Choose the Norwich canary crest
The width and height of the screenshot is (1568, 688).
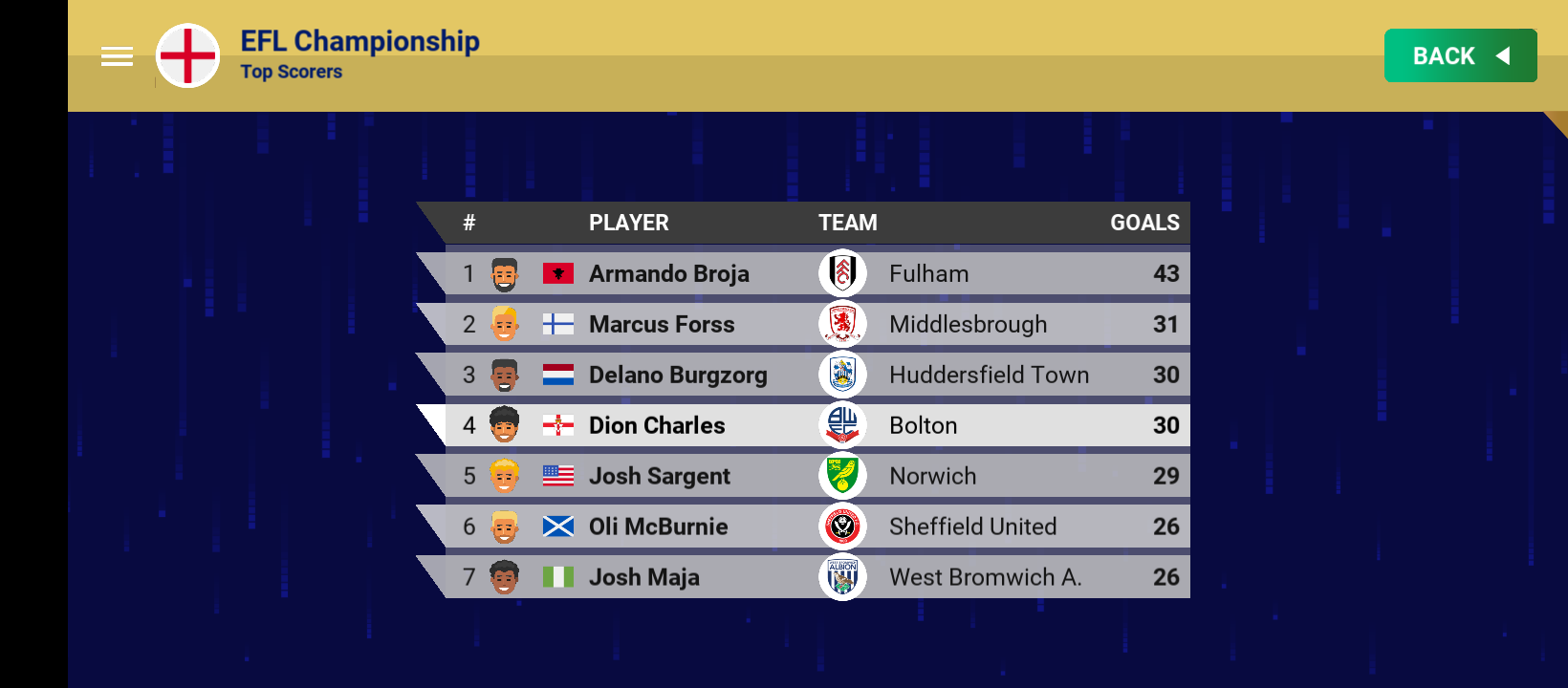pyautogui.click(x=842, y=476)
